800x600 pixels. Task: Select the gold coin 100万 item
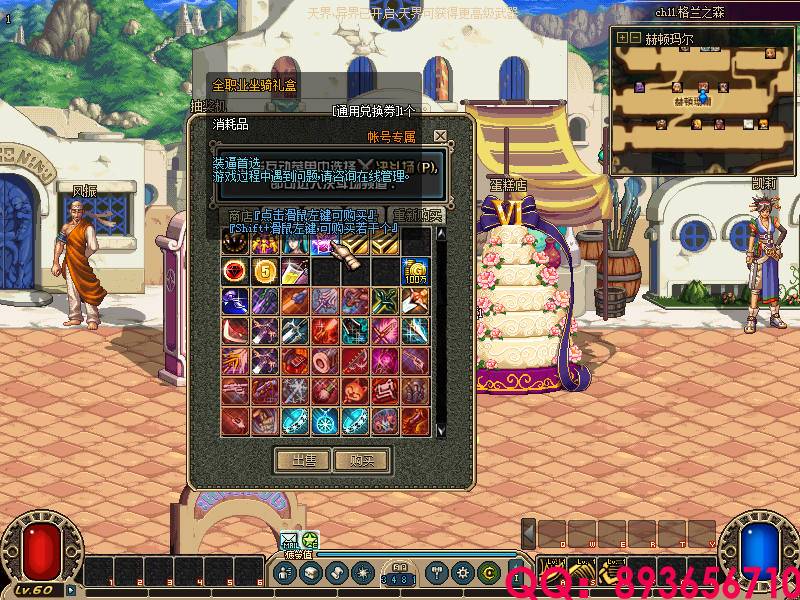[x=416, y=270]
